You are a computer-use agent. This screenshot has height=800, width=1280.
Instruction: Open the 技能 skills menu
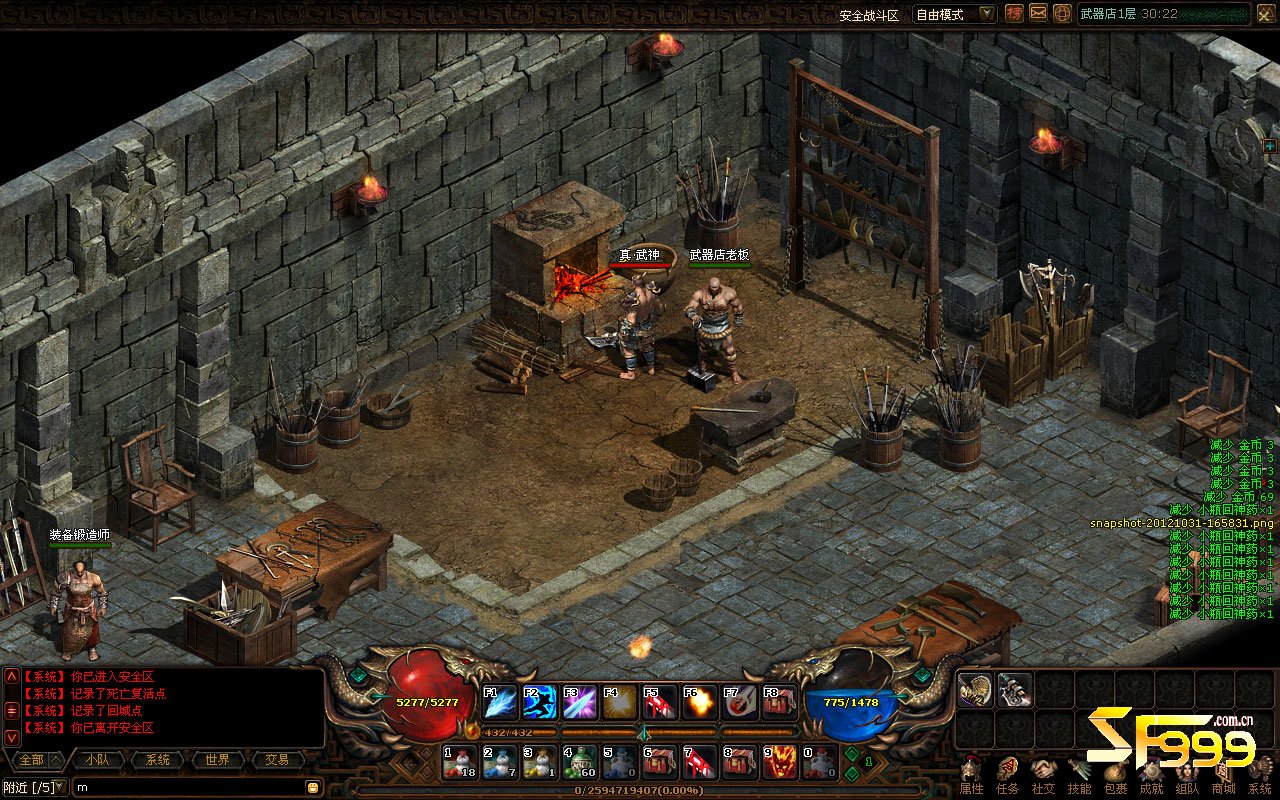[x=1079, y=776]
